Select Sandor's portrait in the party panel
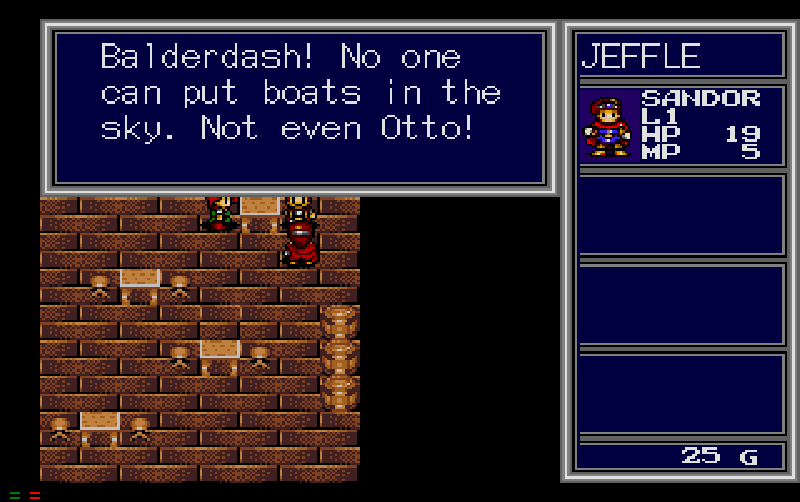This screenshot has height=502, width=800. tap(609, 126)
